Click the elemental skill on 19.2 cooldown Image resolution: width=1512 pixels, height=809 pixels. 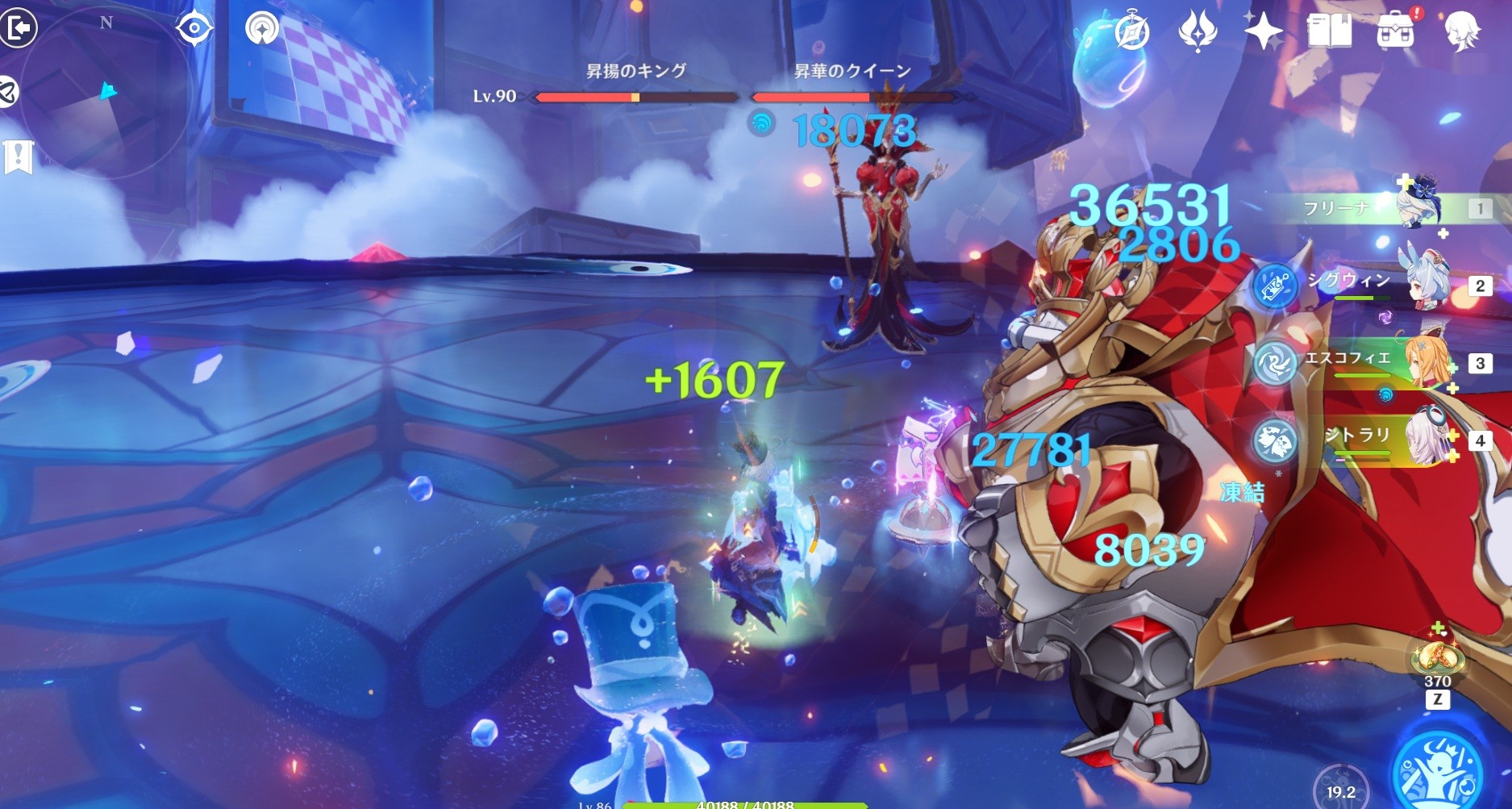point(1341,786)
